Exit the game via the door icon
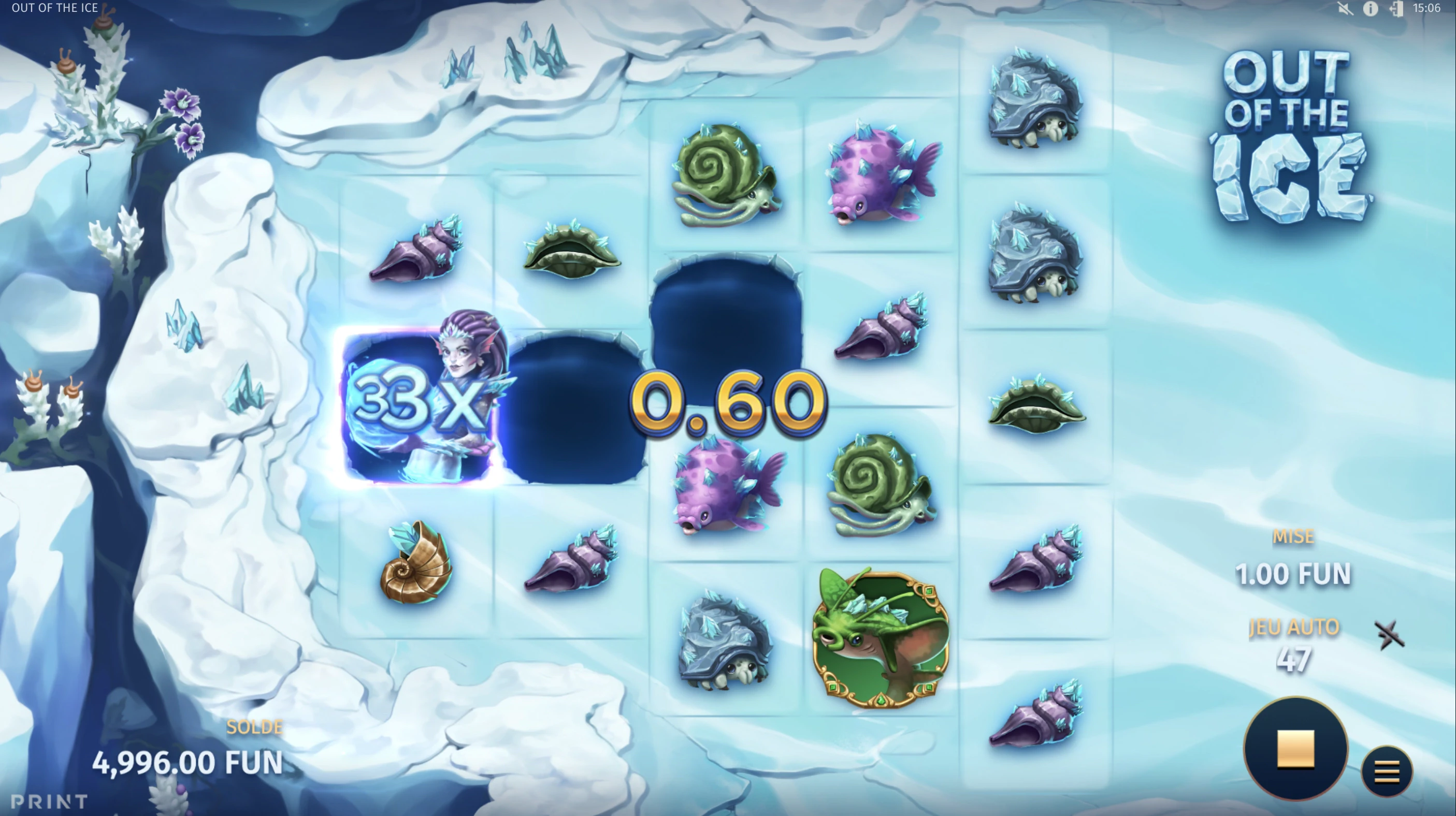 (1395, 8)
